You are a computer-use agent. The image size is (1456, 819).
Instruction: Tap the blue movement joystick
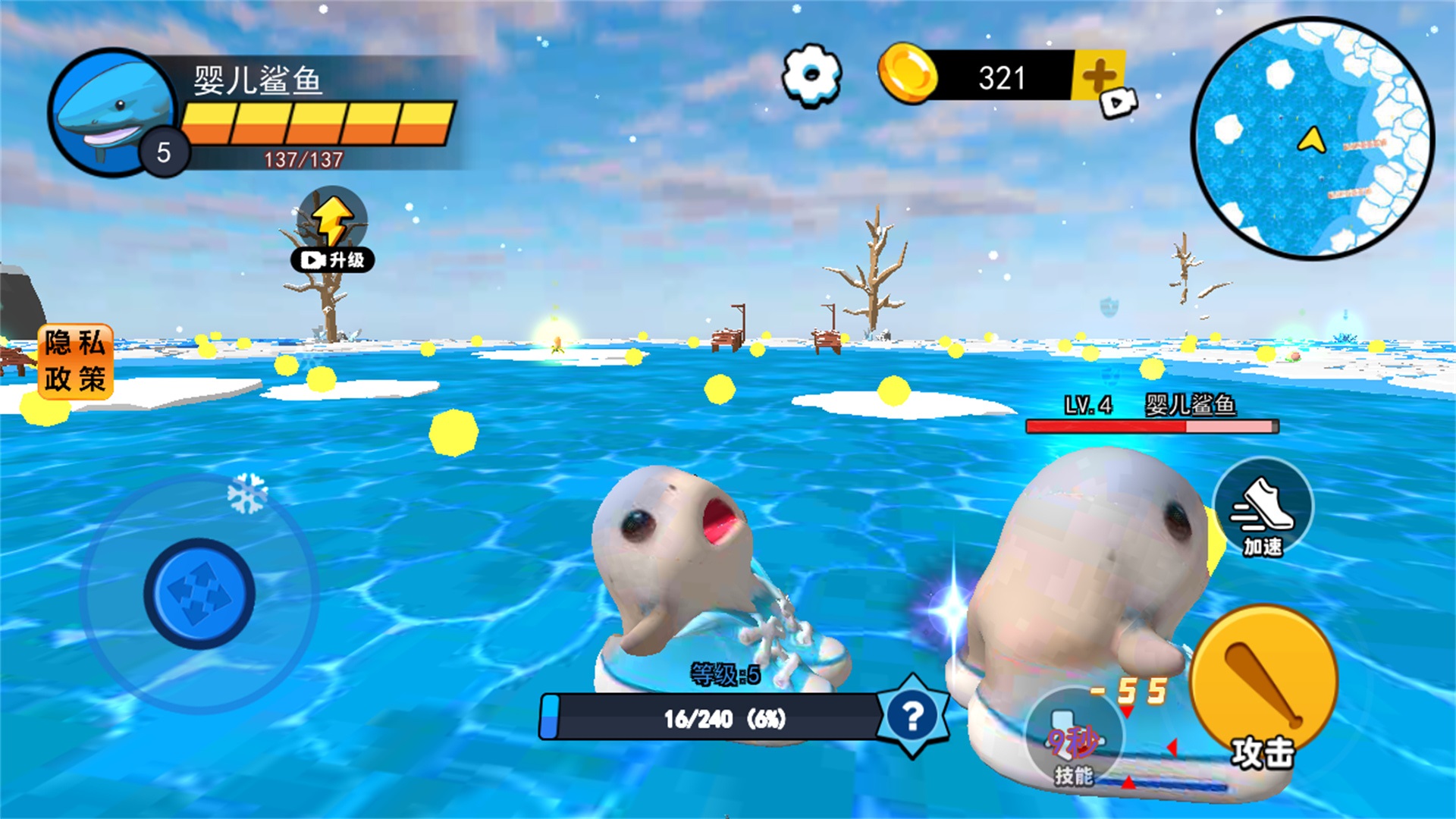click(199, 592)
